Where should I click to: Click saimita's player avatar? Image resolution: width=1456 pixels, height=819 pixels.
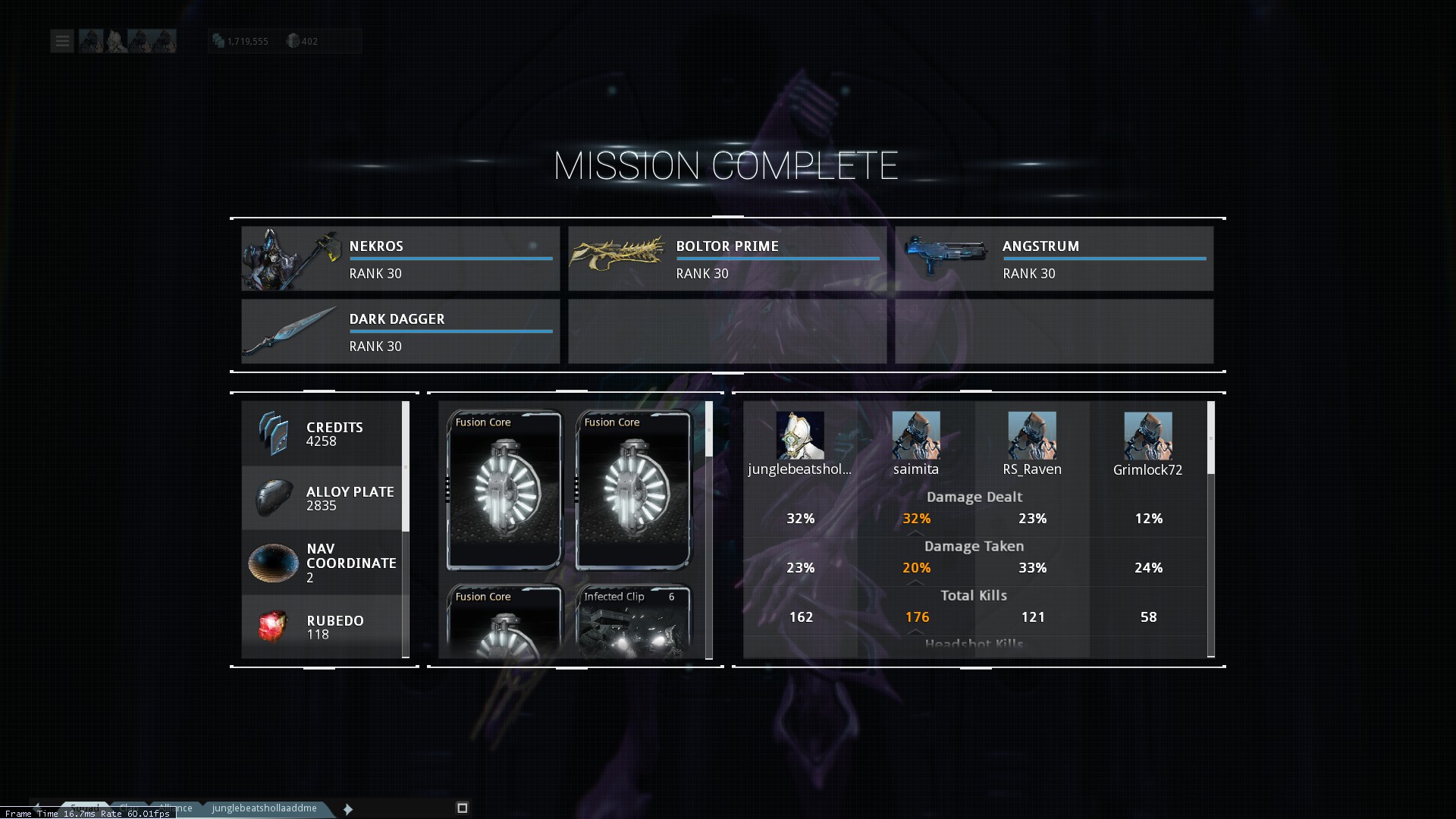916,435
